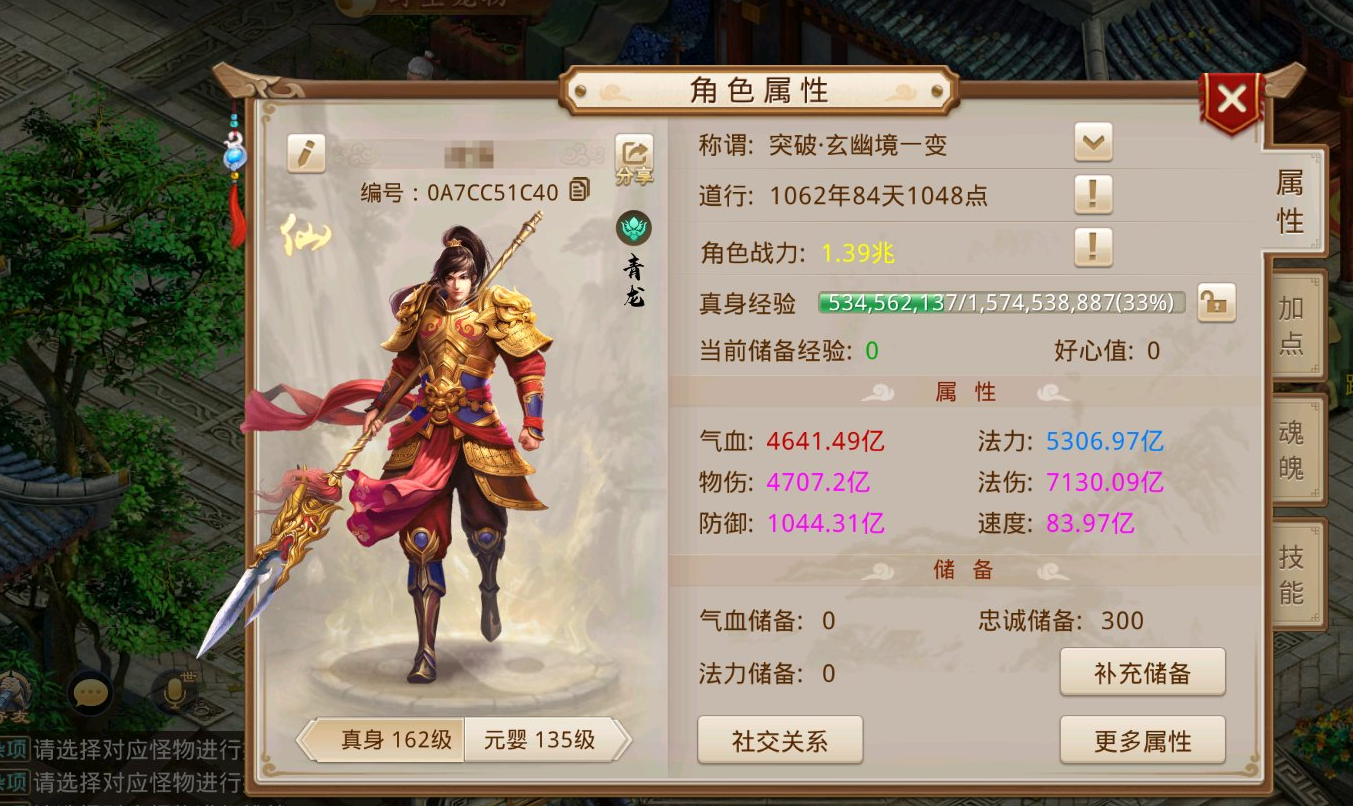The height and width of the screenshot is (806, 1353).
Task: Click the character portrait artwork
Action: pyautogui.click(x=450, y=430)
